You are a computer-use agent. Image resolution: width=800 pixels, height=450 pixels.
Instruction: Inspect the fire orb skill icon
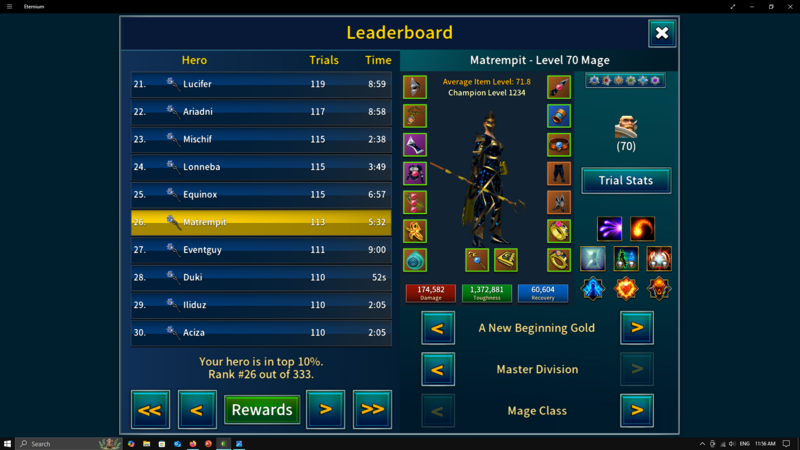point(642,229)
